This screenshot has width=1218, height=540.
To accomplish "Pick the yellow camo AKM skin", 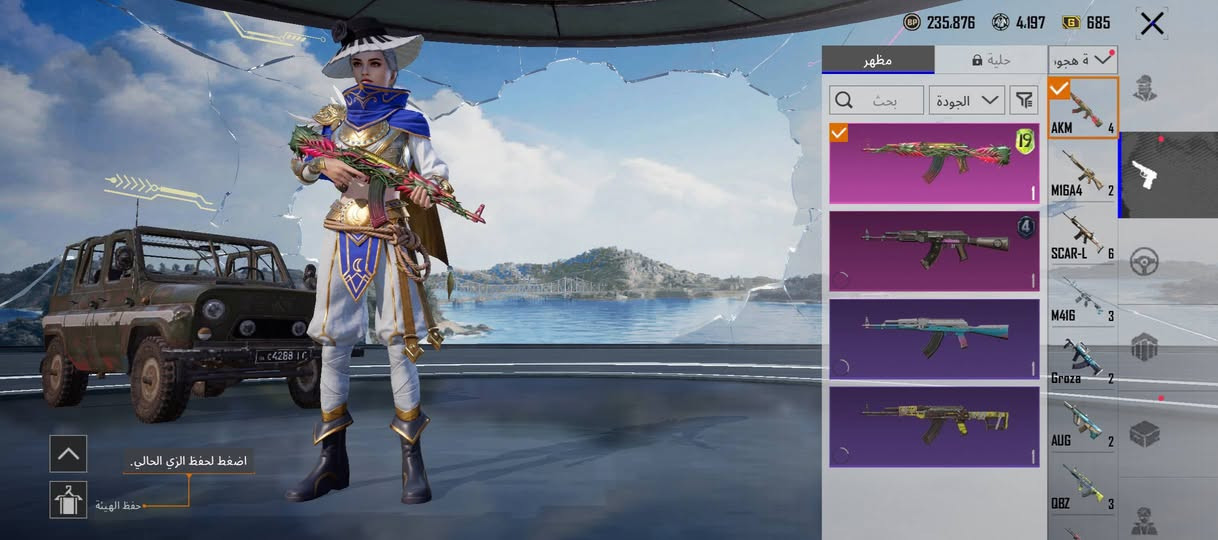I will pos(934,426).
